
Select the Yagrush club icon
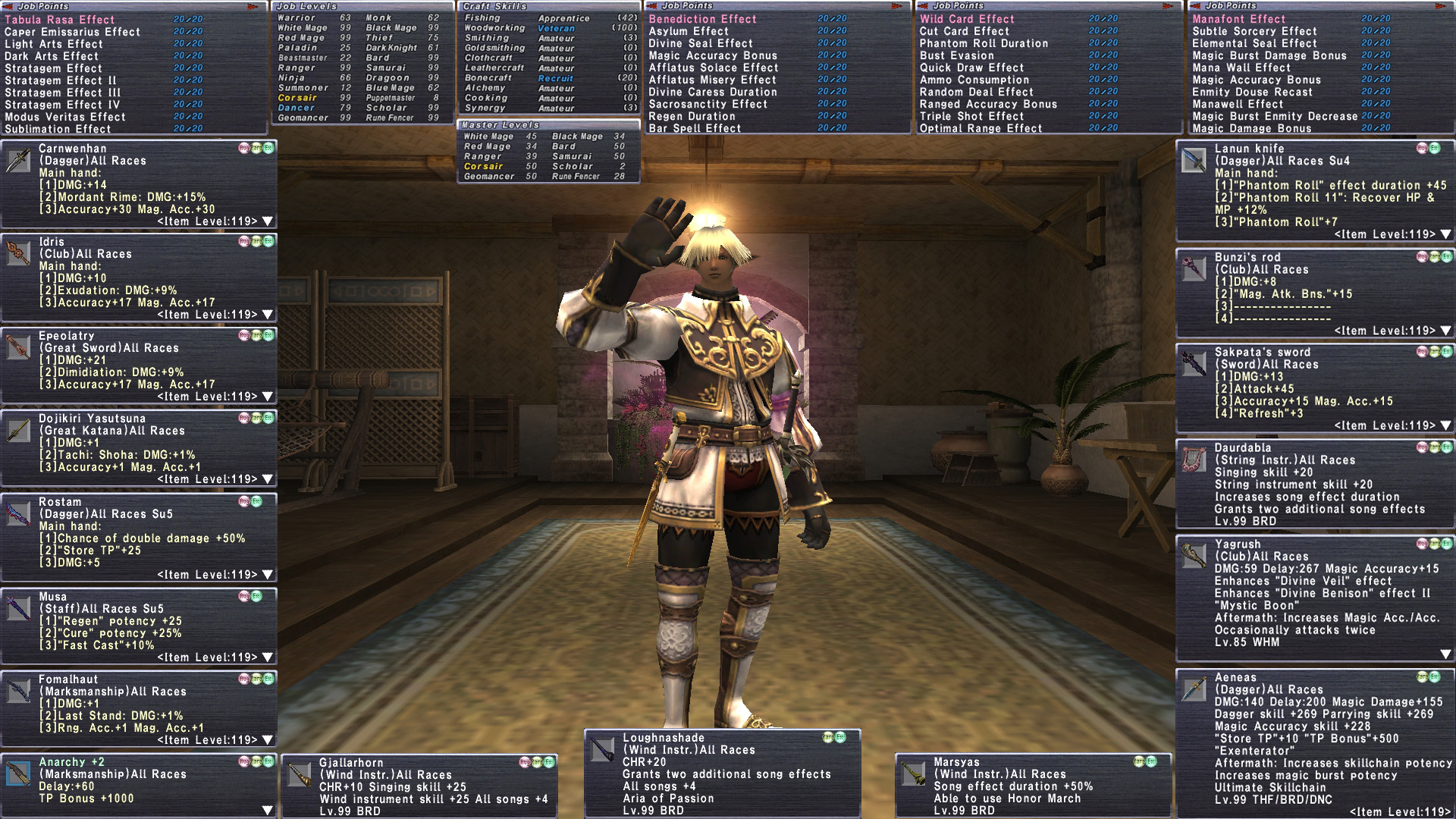[1194, 557]
